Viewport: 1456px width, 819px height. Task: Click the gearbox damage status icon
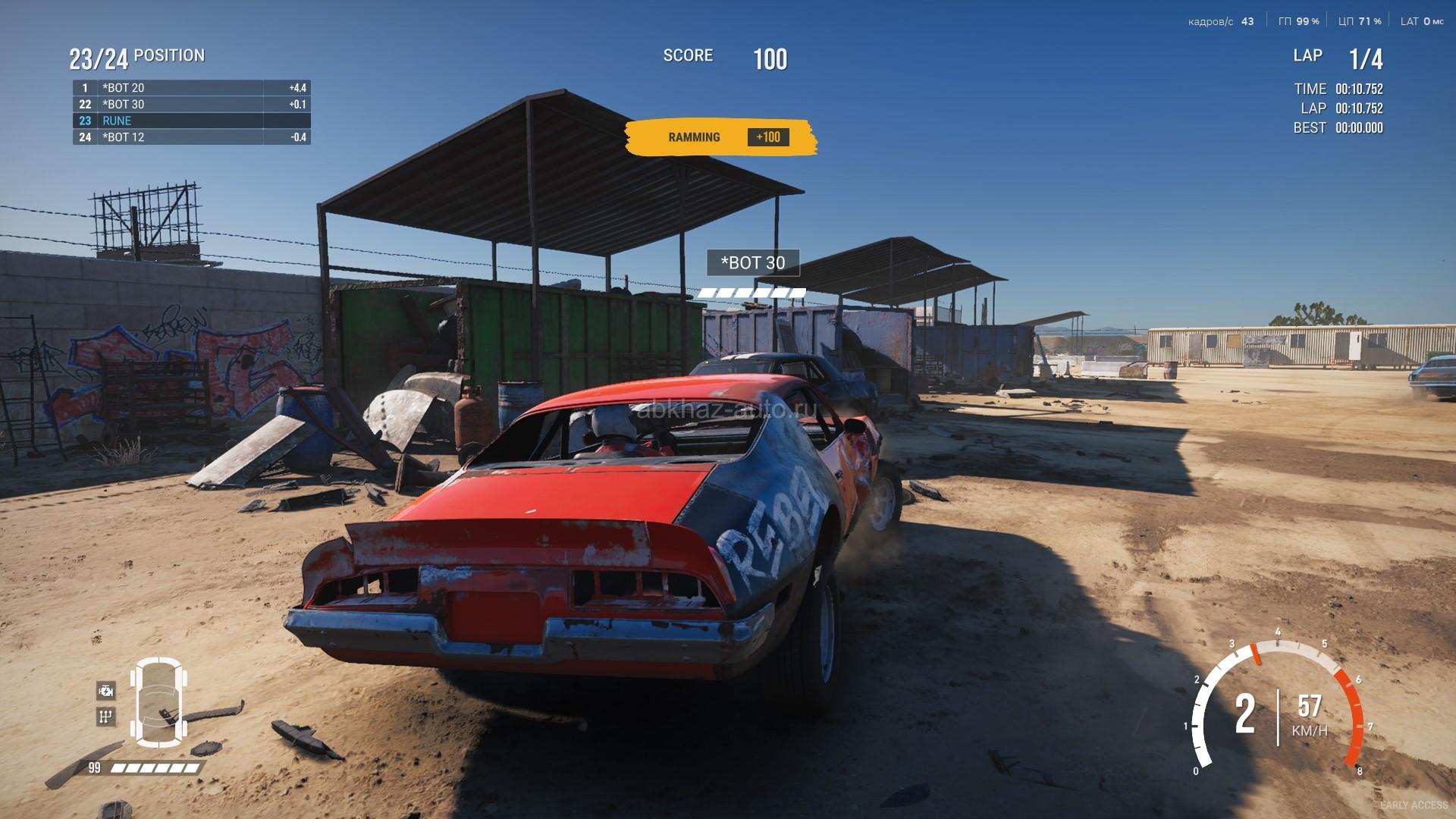(106, 716)
